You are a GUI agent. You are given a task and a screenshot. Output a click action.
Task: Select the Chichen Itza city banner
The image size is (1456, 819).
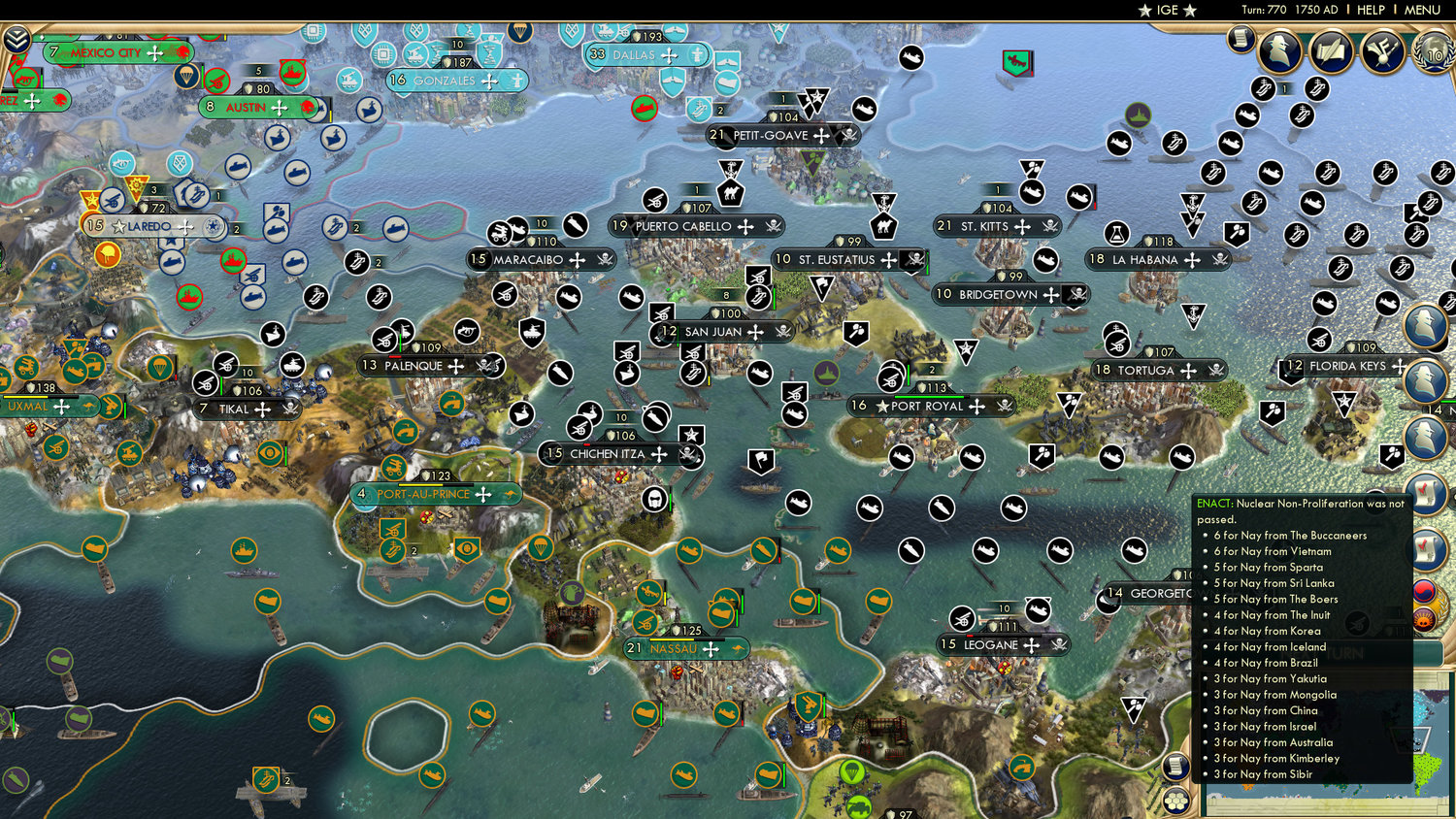click(607, 453)
